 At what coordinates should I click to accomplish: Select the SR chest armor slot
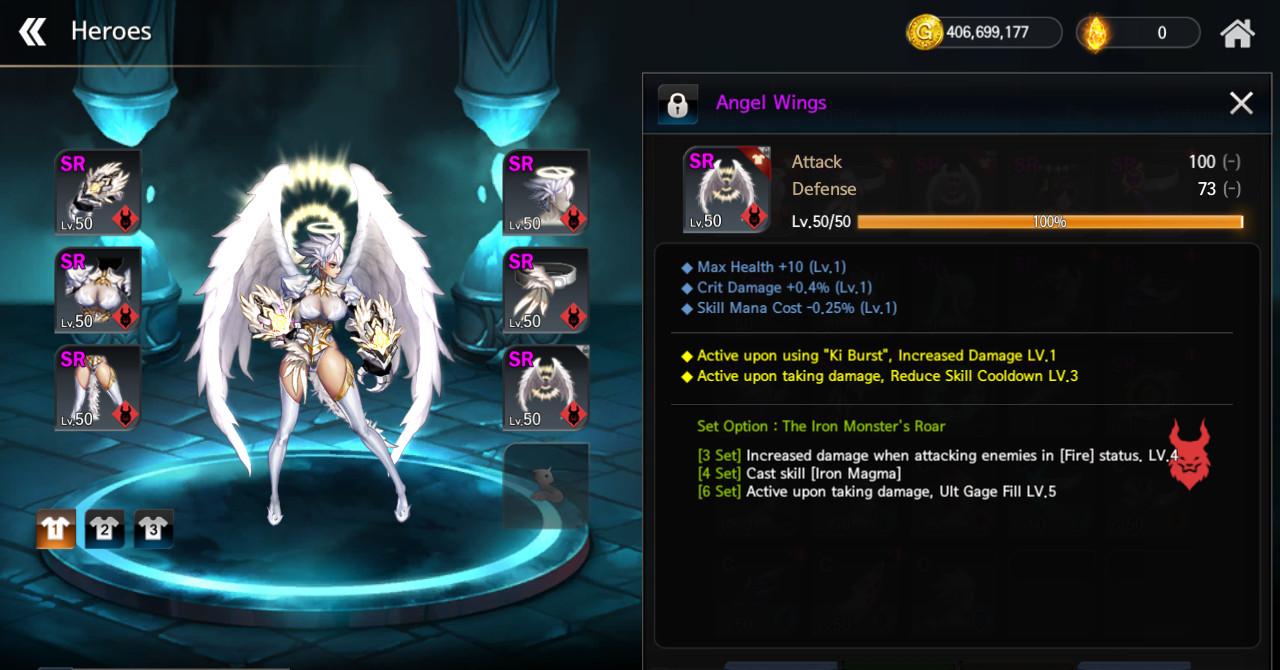click(x=98, y=290)
